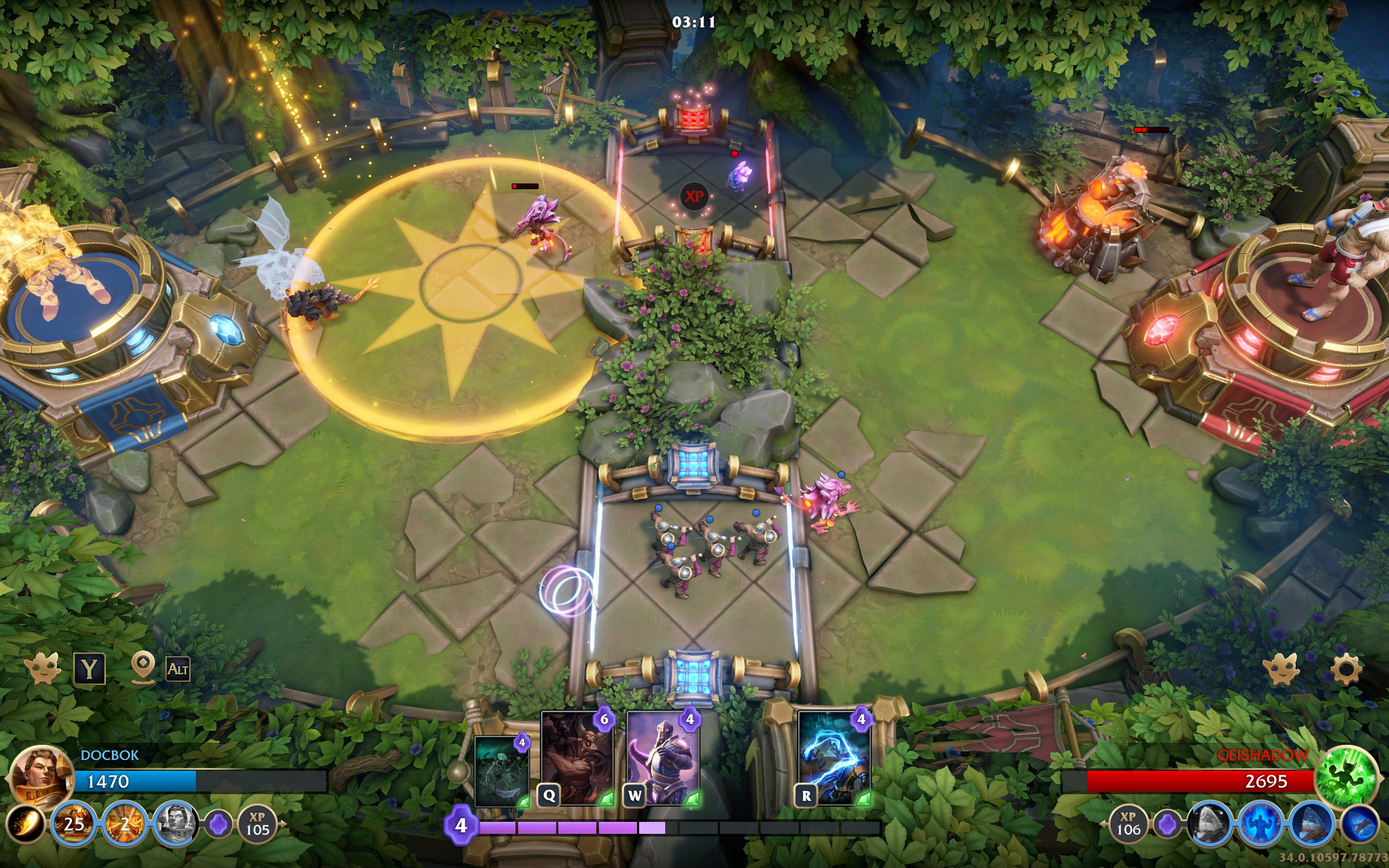Click the perk icon showing 25
Image resolution: width=1389 pixels, height=868 pixels.
pyautogui.click(x=74, y=825)
